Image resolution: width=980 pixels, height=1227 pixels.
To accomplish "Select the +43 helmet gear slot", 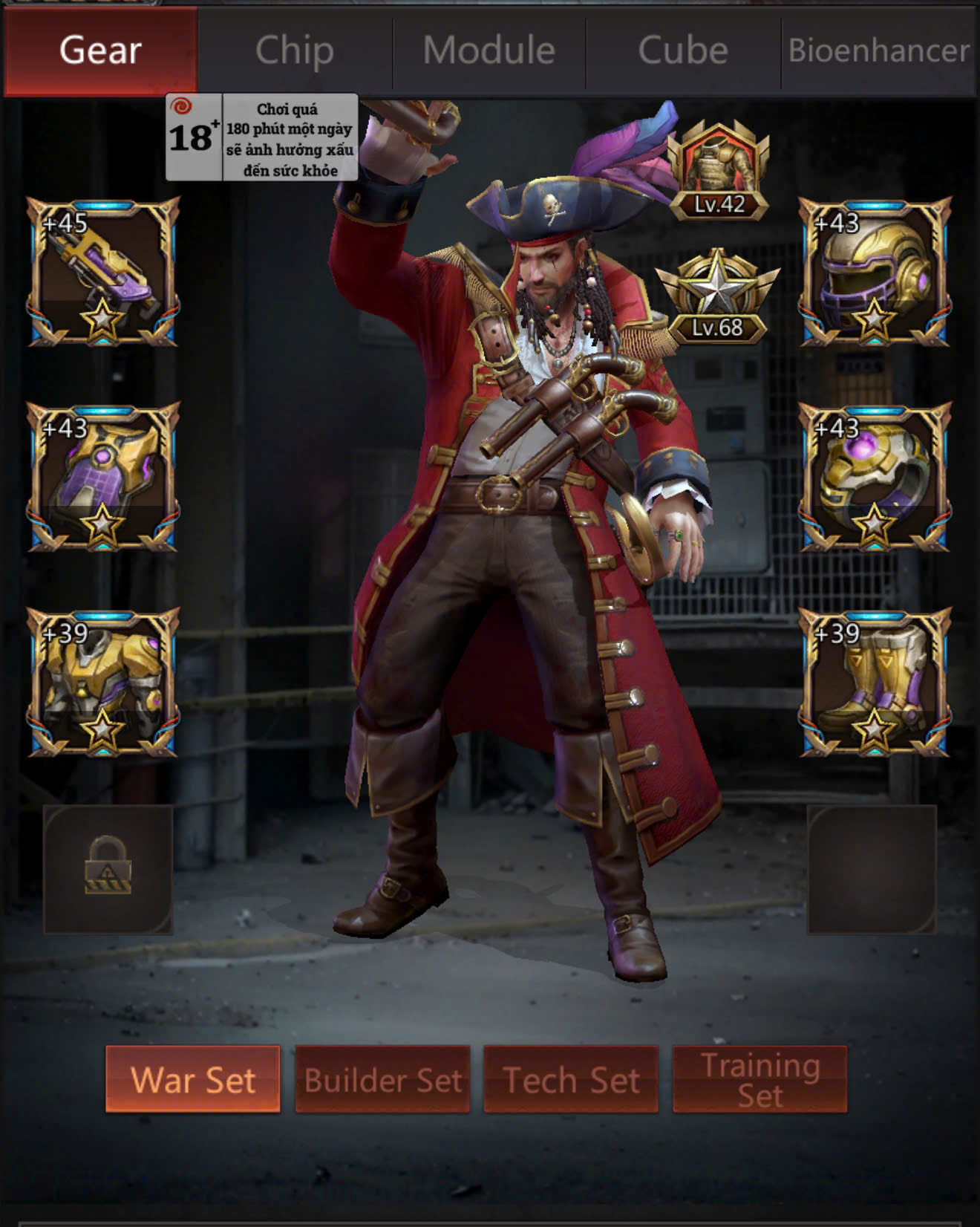I will 875,272.
